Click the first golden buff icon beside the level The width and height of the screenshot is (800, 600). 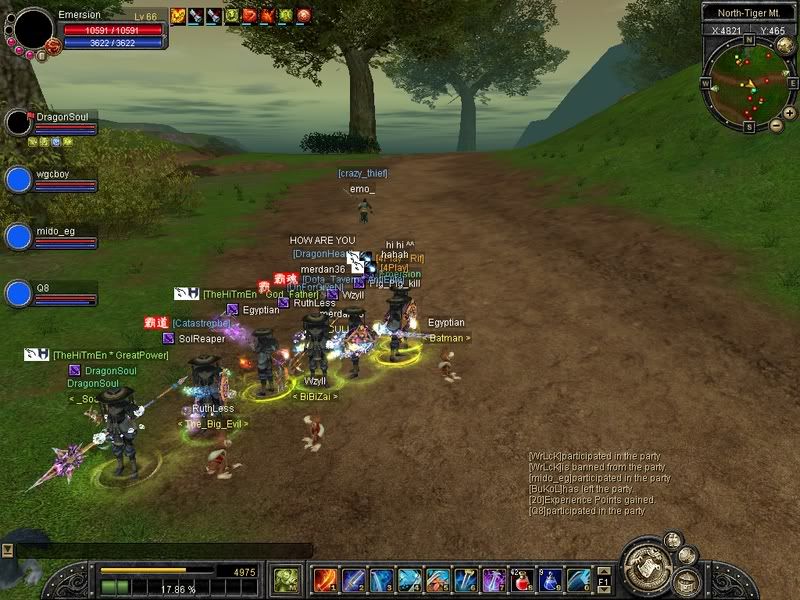tap(178, 15)
